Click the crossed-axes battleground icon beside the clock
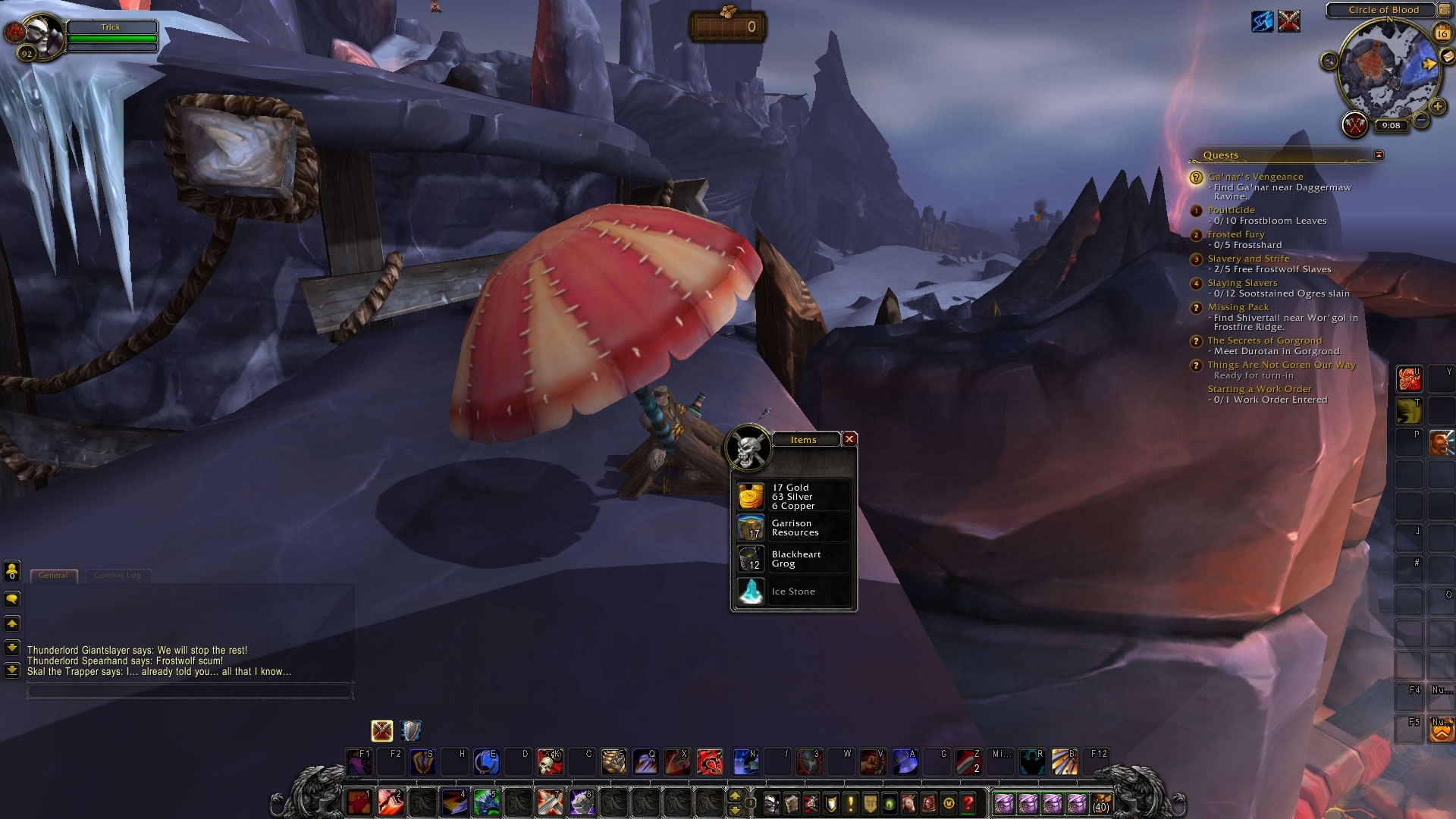This screenshot has height=819, width=1456. pyautogui.click(x=1354, y=124)
